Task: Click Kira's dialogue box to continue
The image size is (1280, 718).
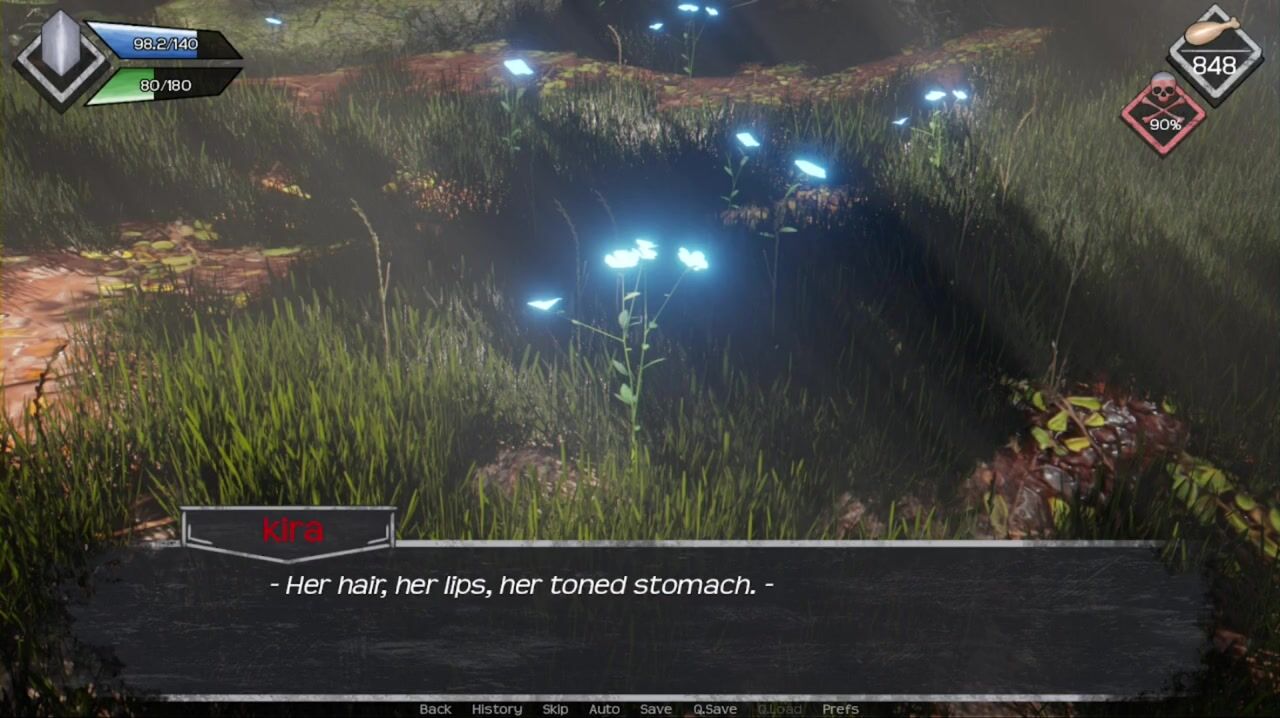Action: coord(640,620)
